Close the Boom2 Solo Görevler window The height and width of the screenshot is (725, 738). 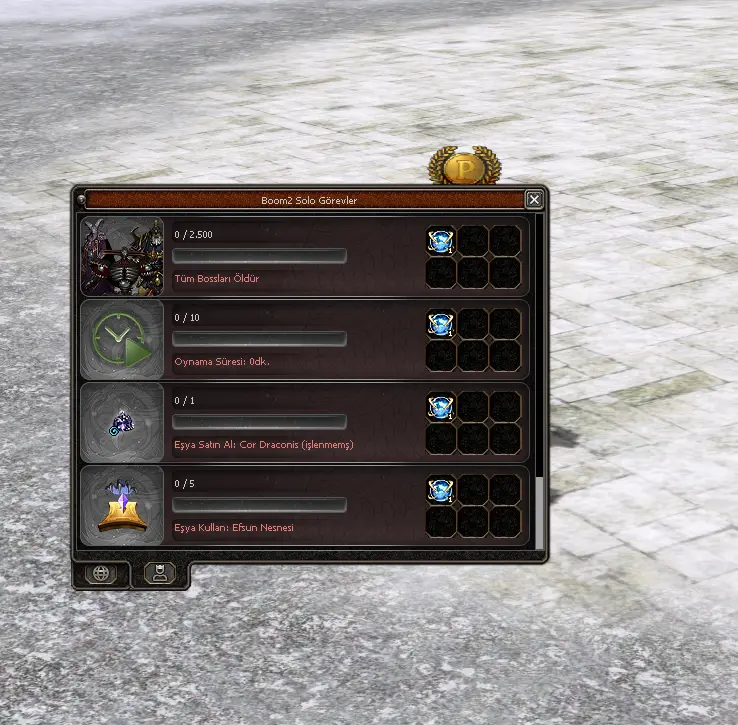point(534,200)
